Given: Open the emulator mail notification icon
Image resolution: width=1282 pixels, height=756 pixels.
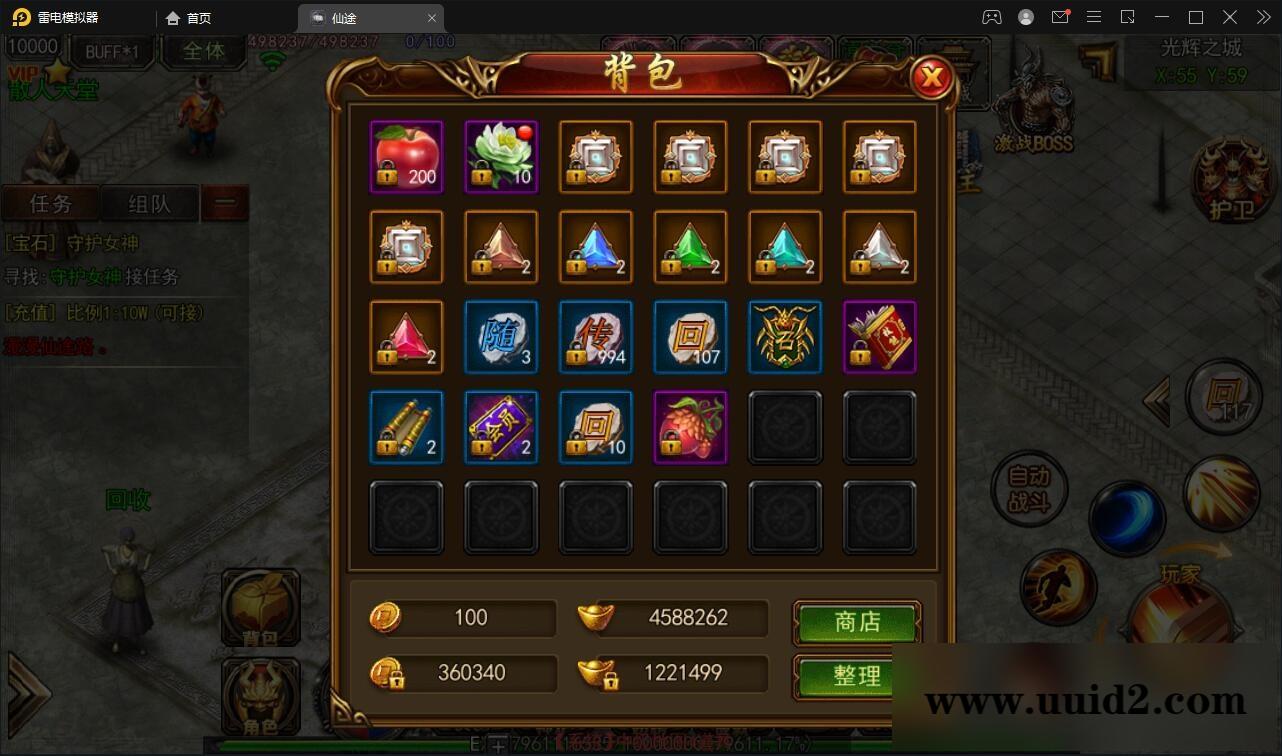Looking at the screenshot, I should click(x=1060, y=17).
